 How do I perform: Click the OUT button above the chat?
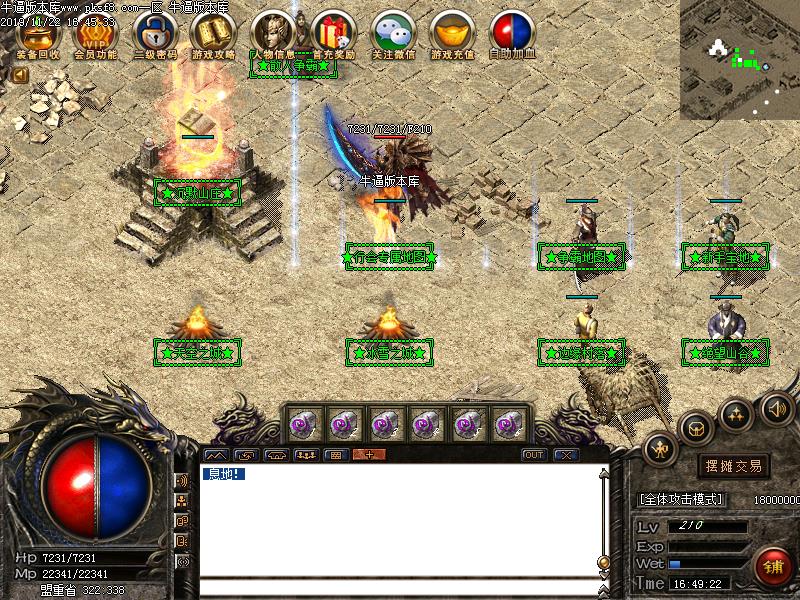pos(535,455)
